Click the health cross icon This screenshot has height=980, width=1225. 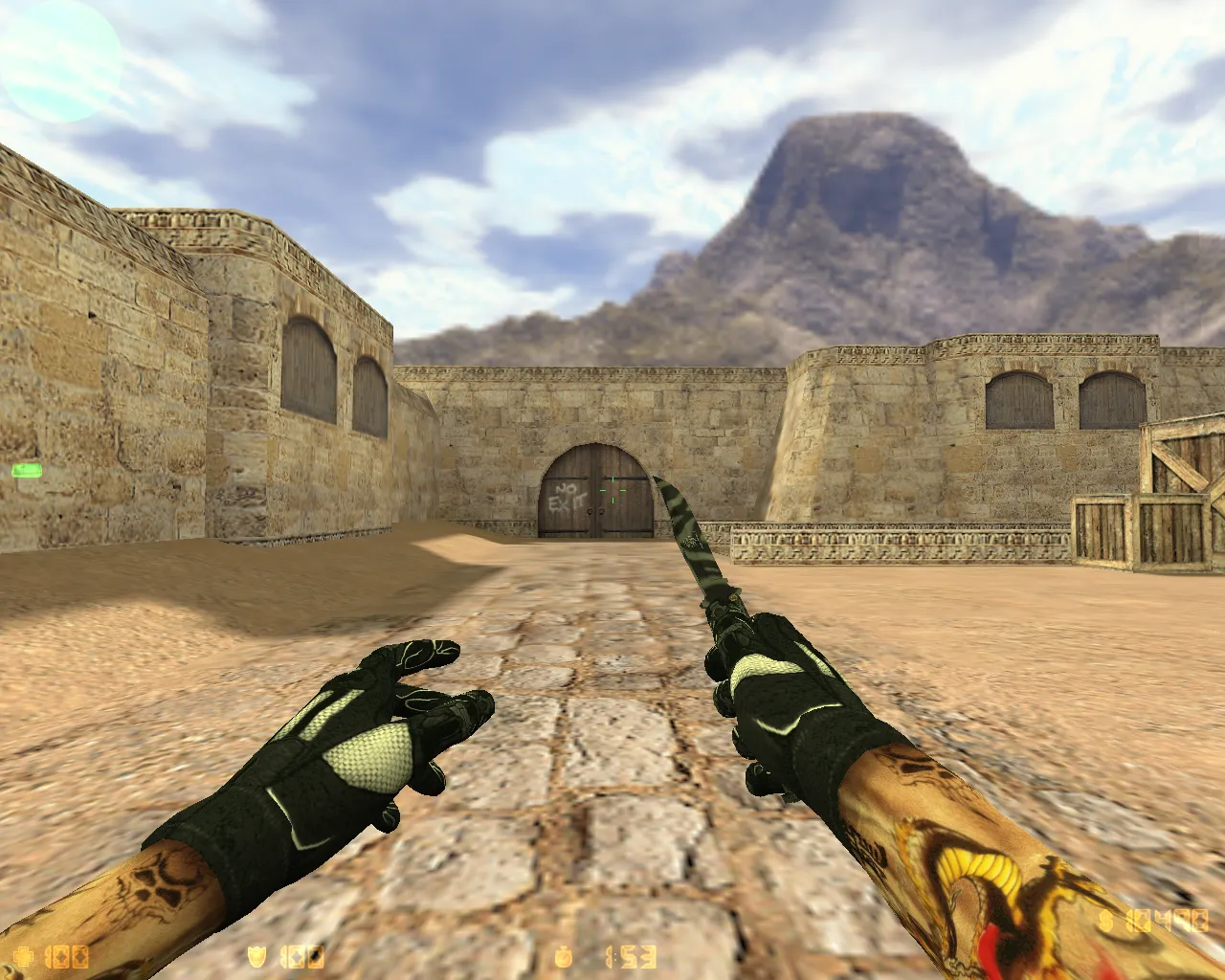21,955
